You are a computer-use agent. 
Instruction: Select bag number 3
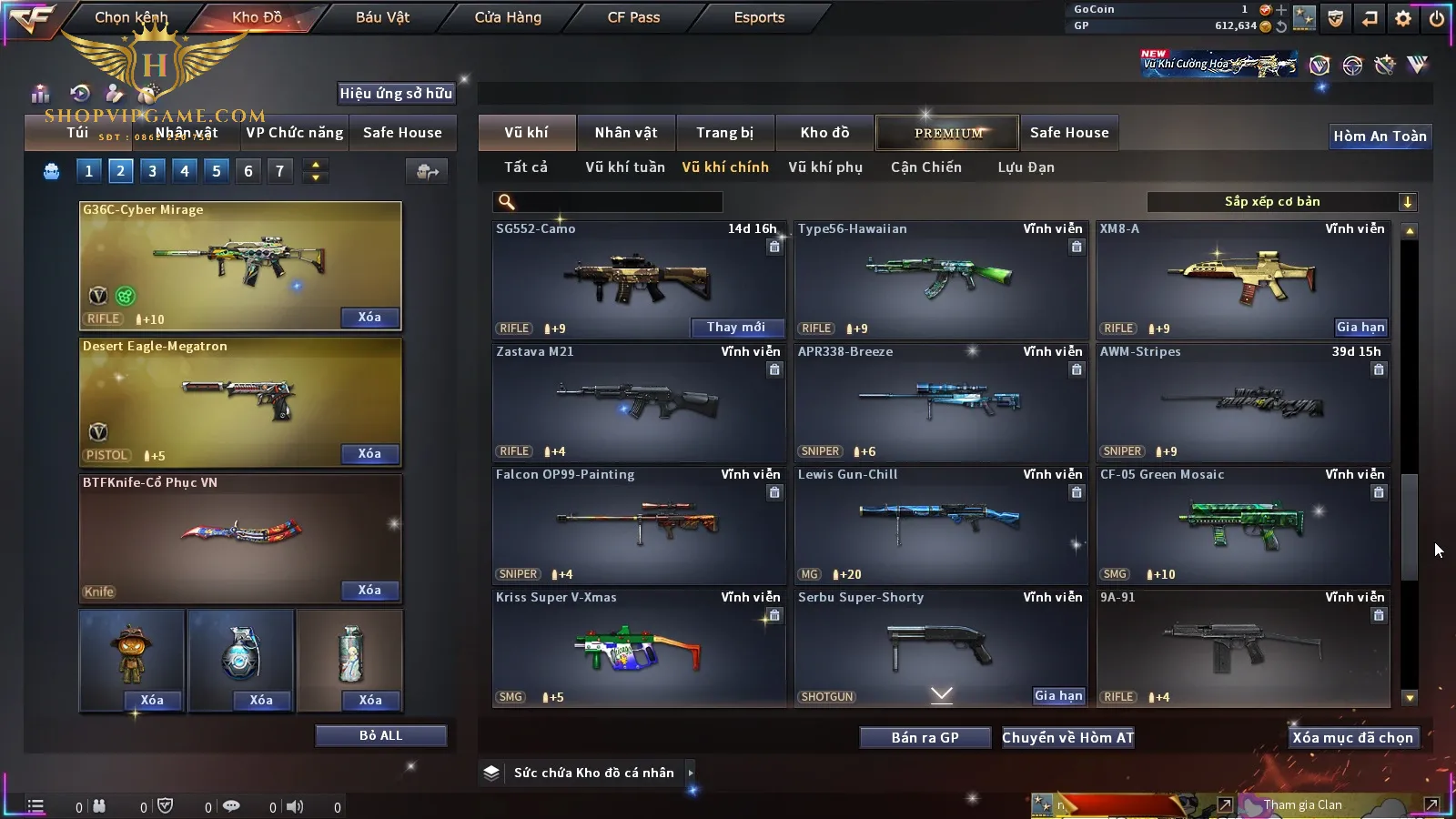click(153, 171)
